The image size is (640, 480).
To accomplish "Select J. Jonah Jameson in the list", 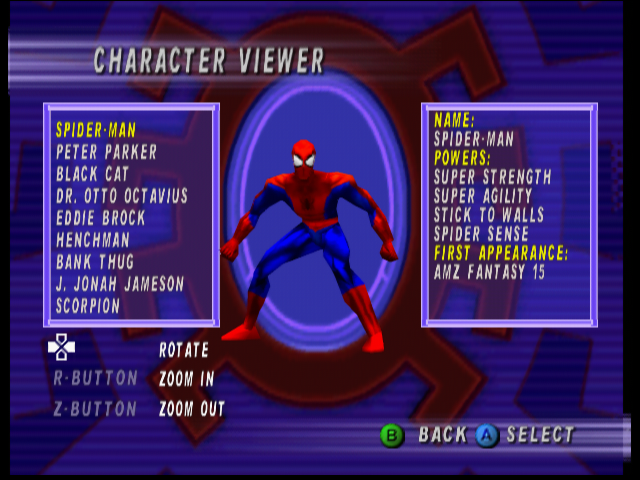I will [x=120, y=284].
